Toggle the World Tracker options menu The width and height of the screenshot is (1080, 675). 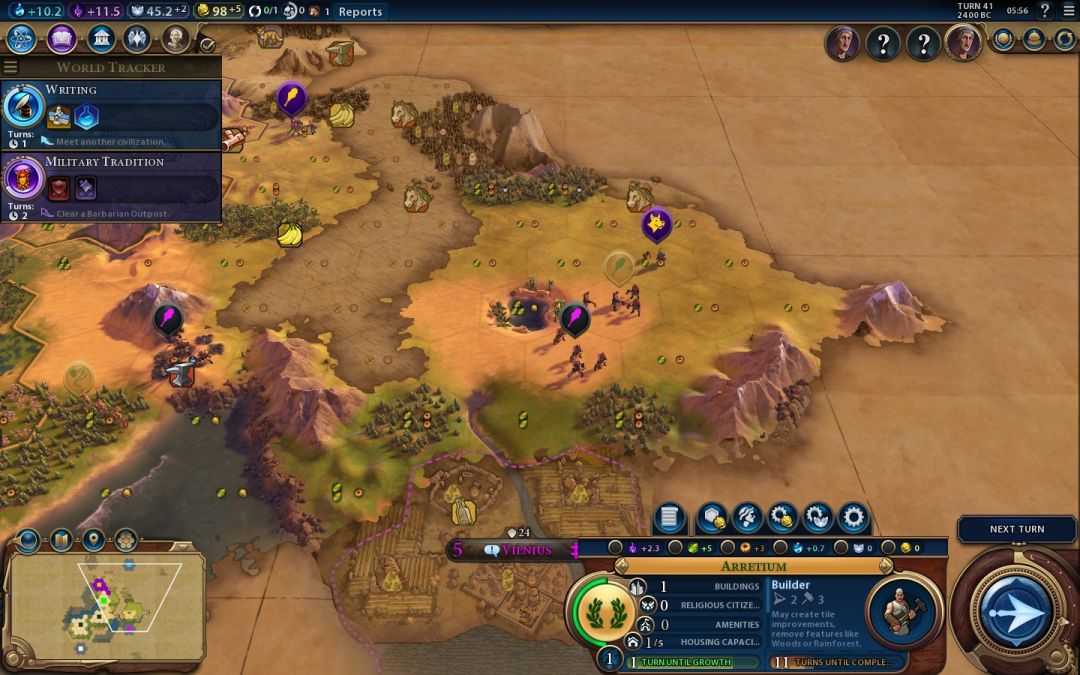[10, 67]
